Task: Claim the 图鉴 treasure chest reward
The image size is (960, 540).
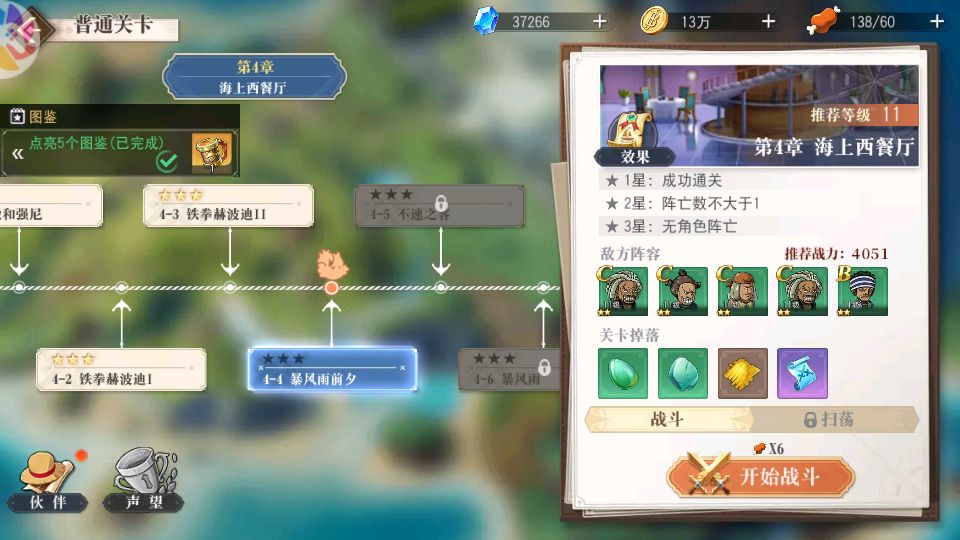Action: pos(212,153)
